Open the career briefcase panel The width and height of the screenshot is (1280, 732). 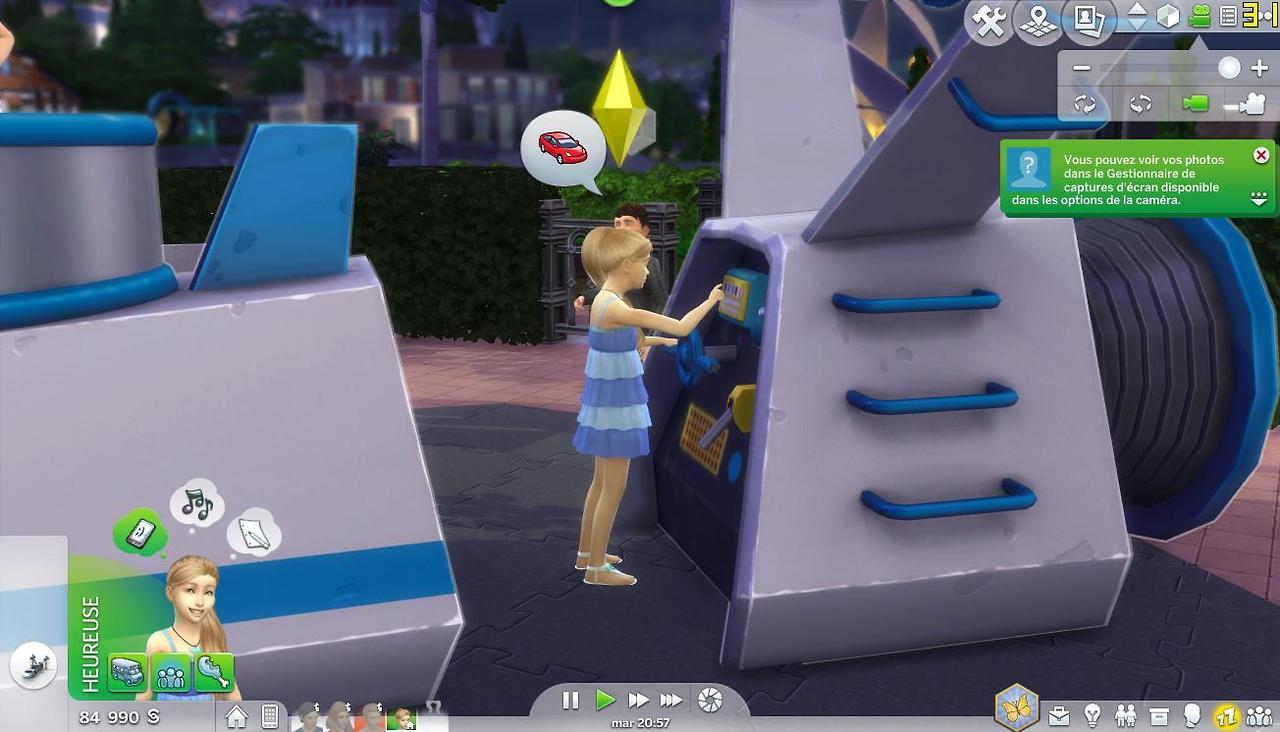(x=1059, y=715)
